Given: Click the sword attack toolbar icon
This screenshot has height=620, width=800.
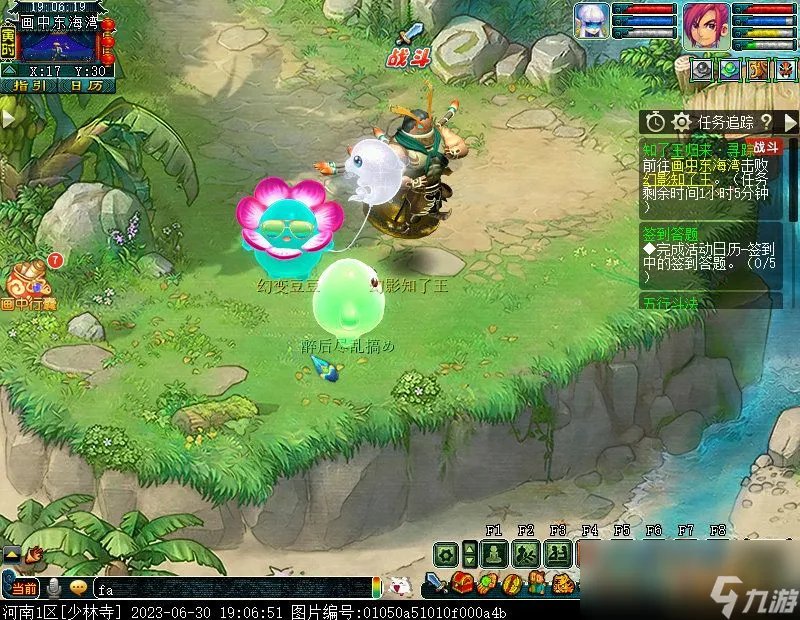Looking at the screenshot, I should pos(436,583).
